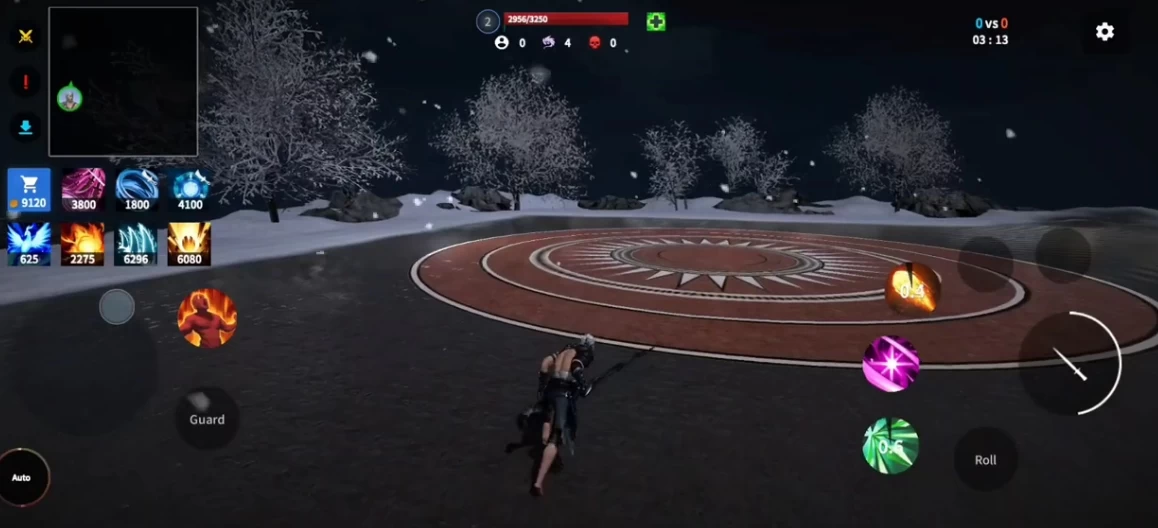Buy the pink slash skill costing 3800
This screenshot has height=528, width=1158.
(84, 188)
